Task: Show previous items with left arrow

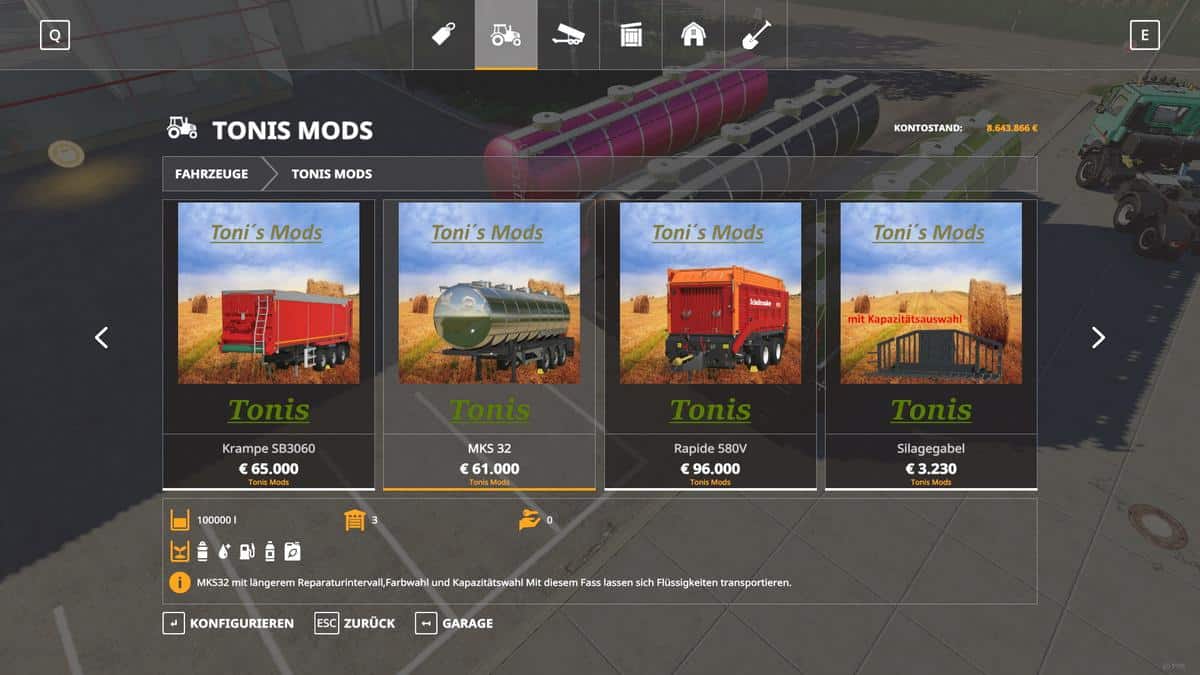Action: click(x=101, y=338)
